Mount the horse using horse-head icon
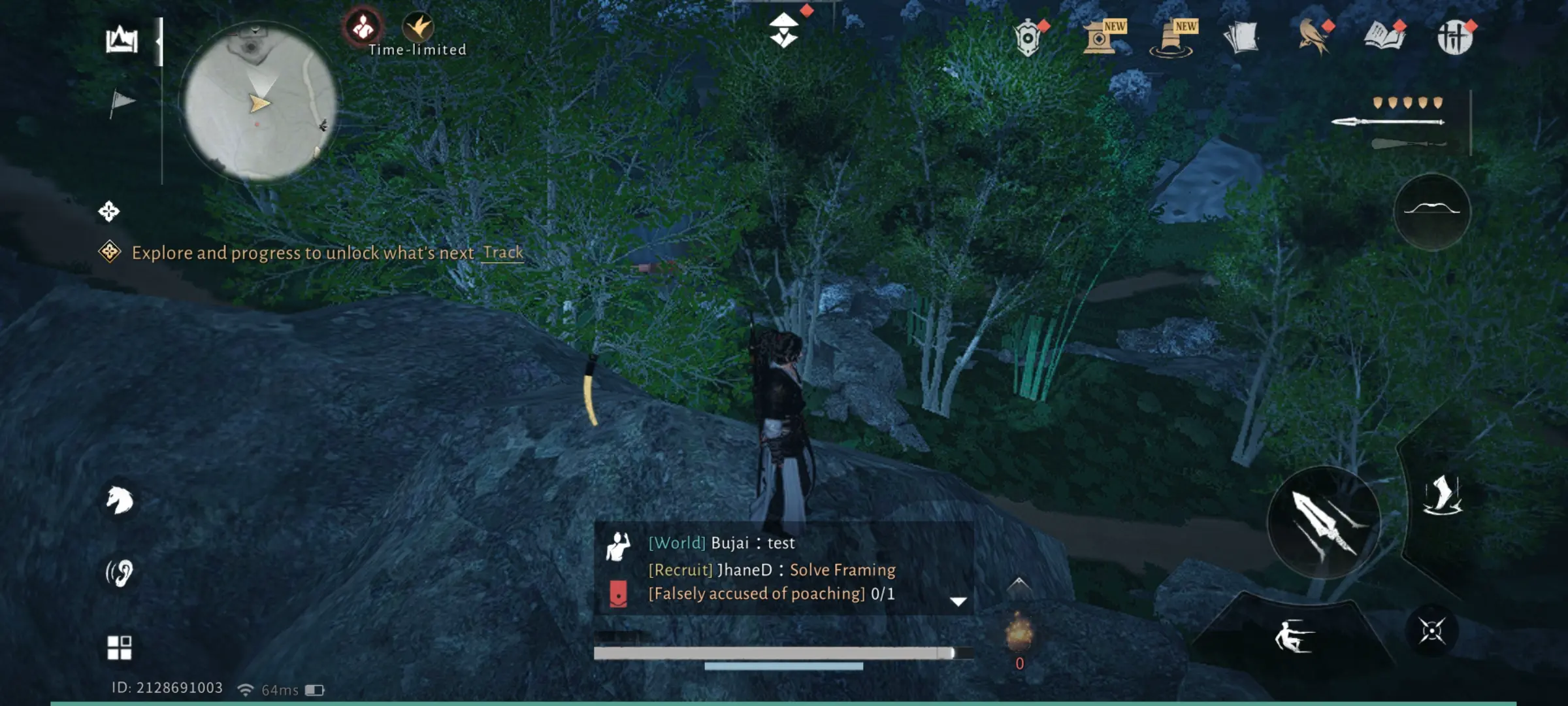Image resolution: width=1568 pixels, height=706 pixels. [120, 501]
